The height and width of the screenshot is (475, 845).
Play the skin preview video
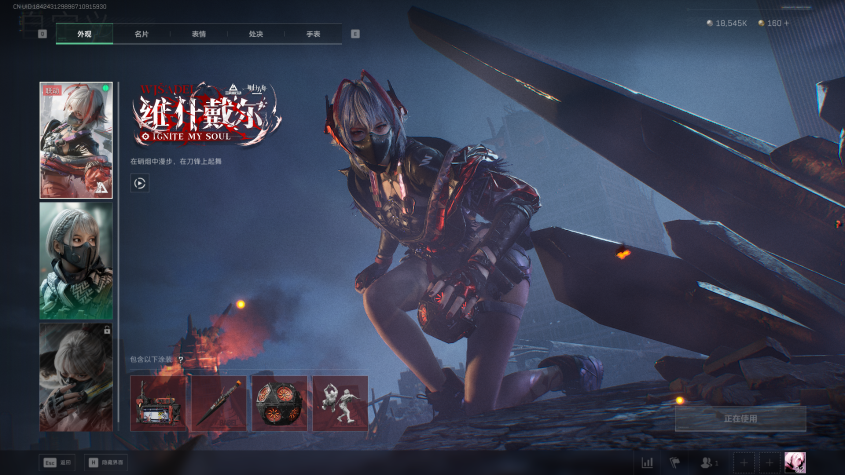point(140,183)
